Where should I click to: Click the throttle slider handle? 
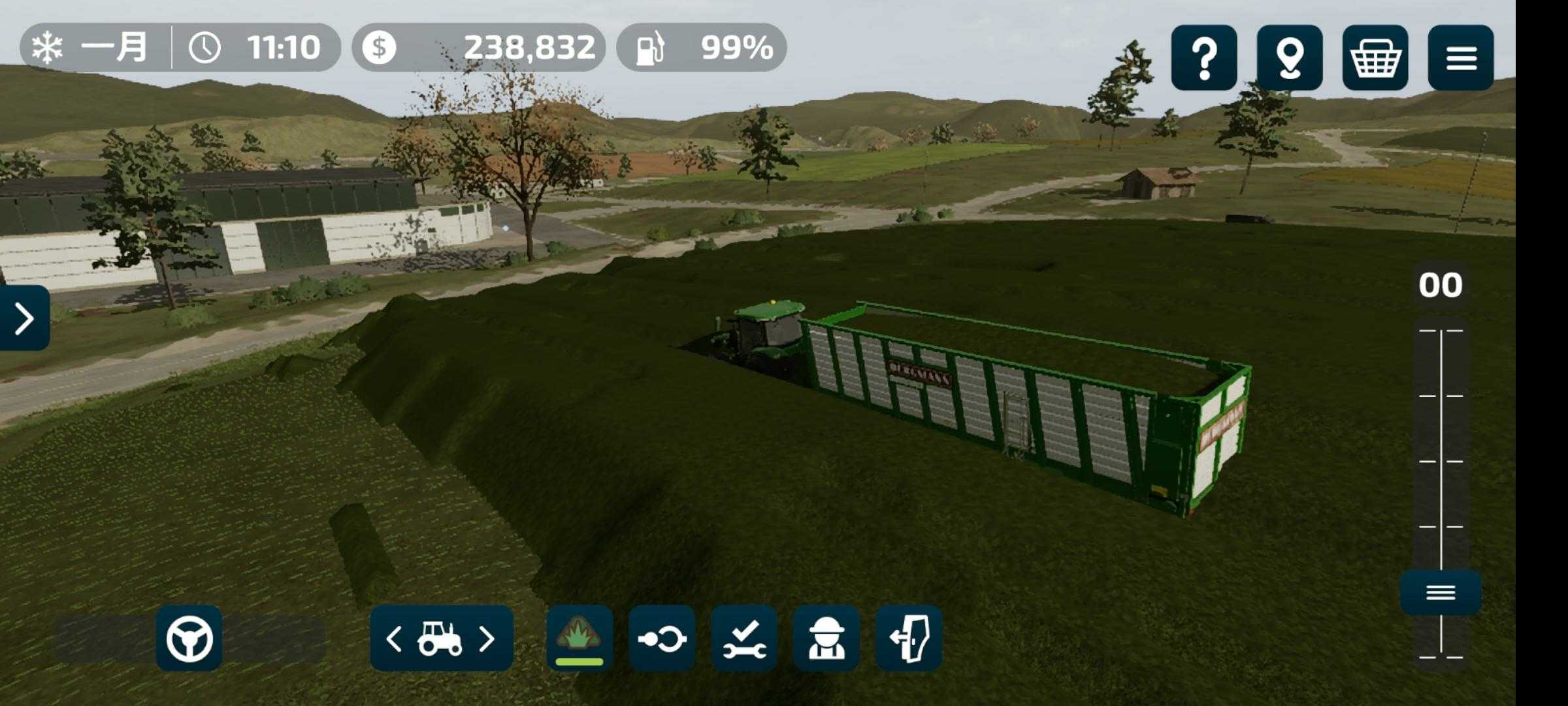[1441, 592]
